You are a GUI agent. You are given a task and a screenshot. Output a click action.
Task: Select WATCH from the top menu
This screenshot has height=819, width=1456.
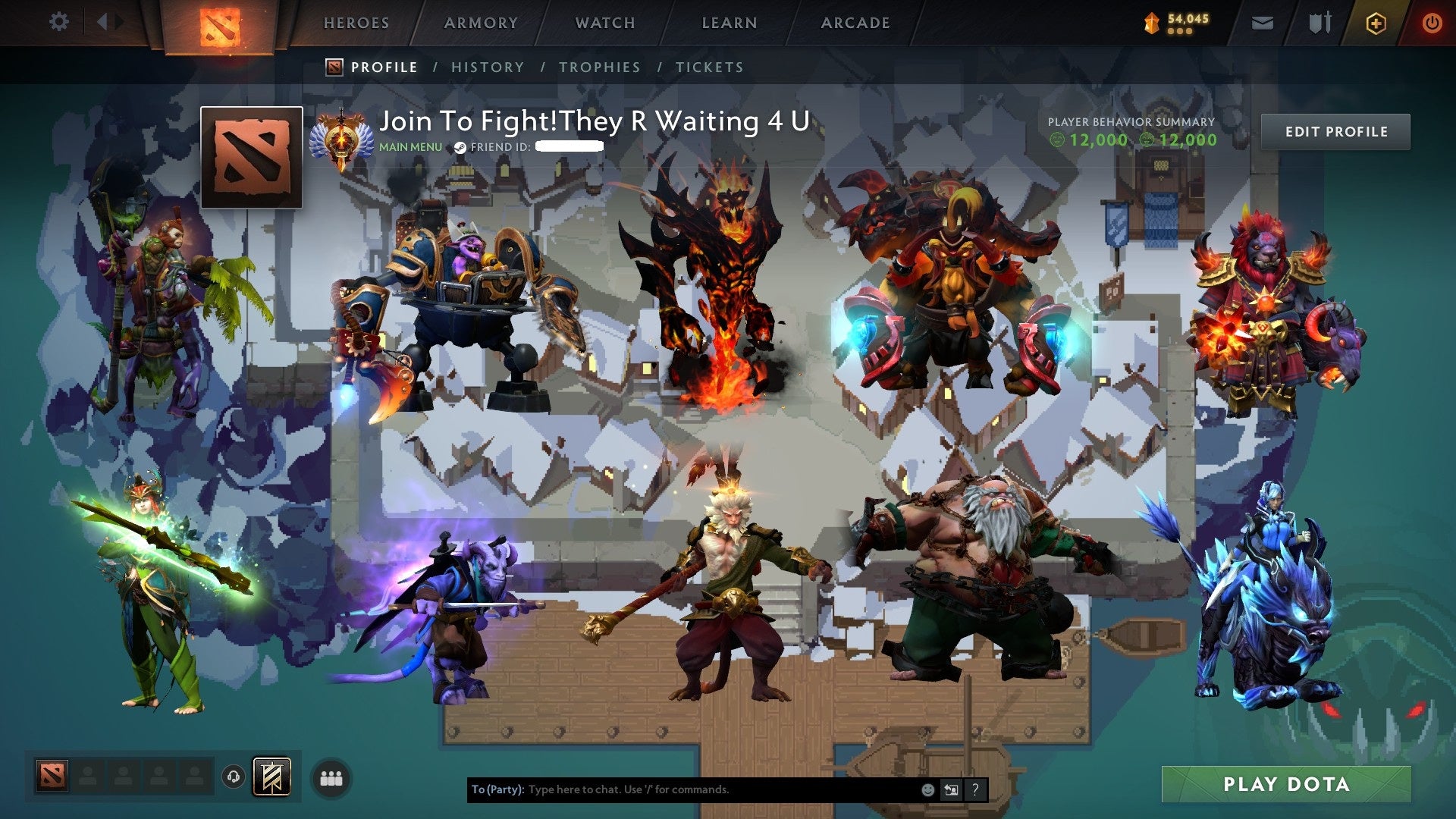coord(605,23)
